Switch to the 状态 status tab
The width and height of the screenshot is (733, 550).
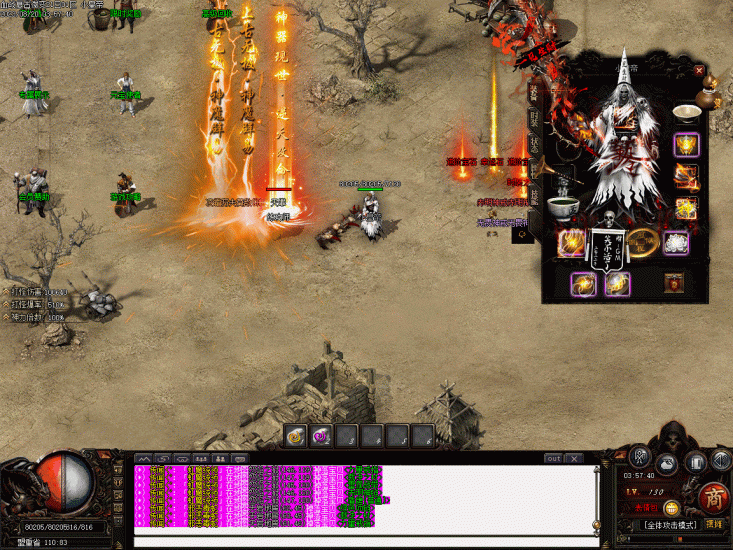[533, 144]
